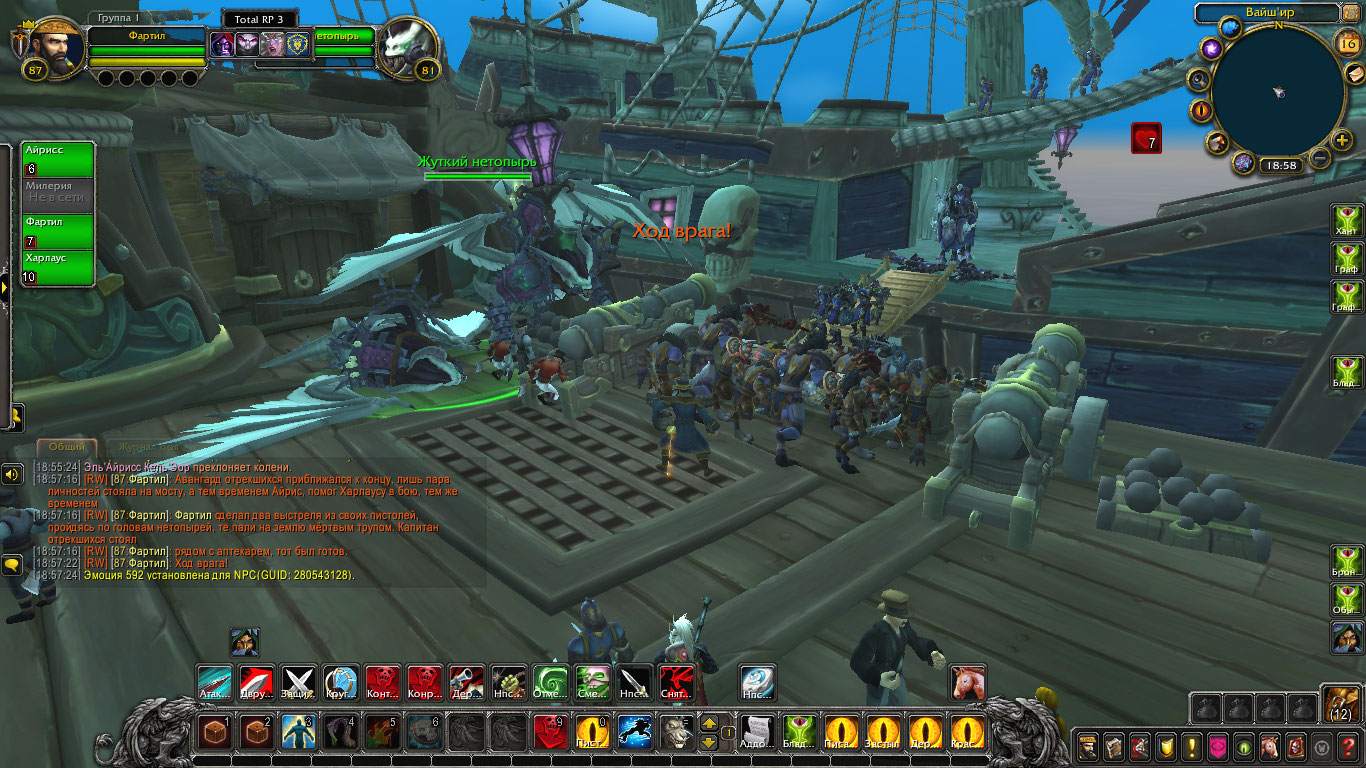Switch to the Общий chat tab
Image resolution: width=1366 pixels, height=768 pixels.
(66, 447)
